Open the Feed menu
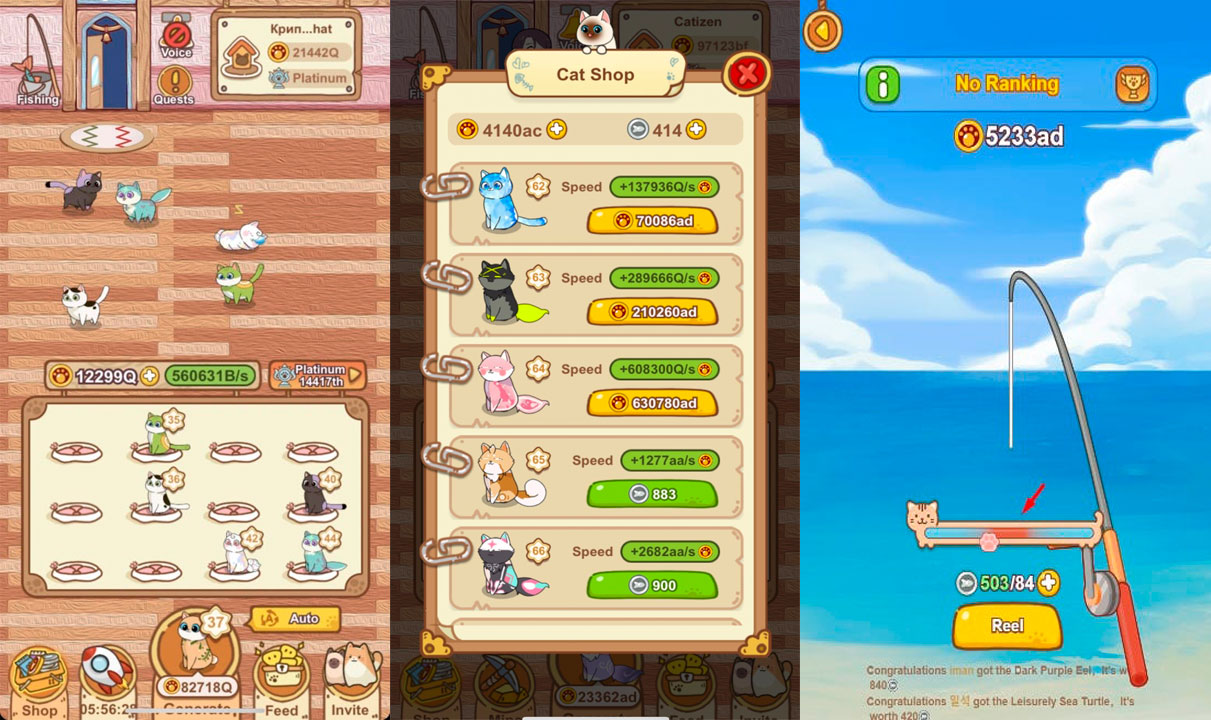The image size is (1211, 720). coord(281,680)
